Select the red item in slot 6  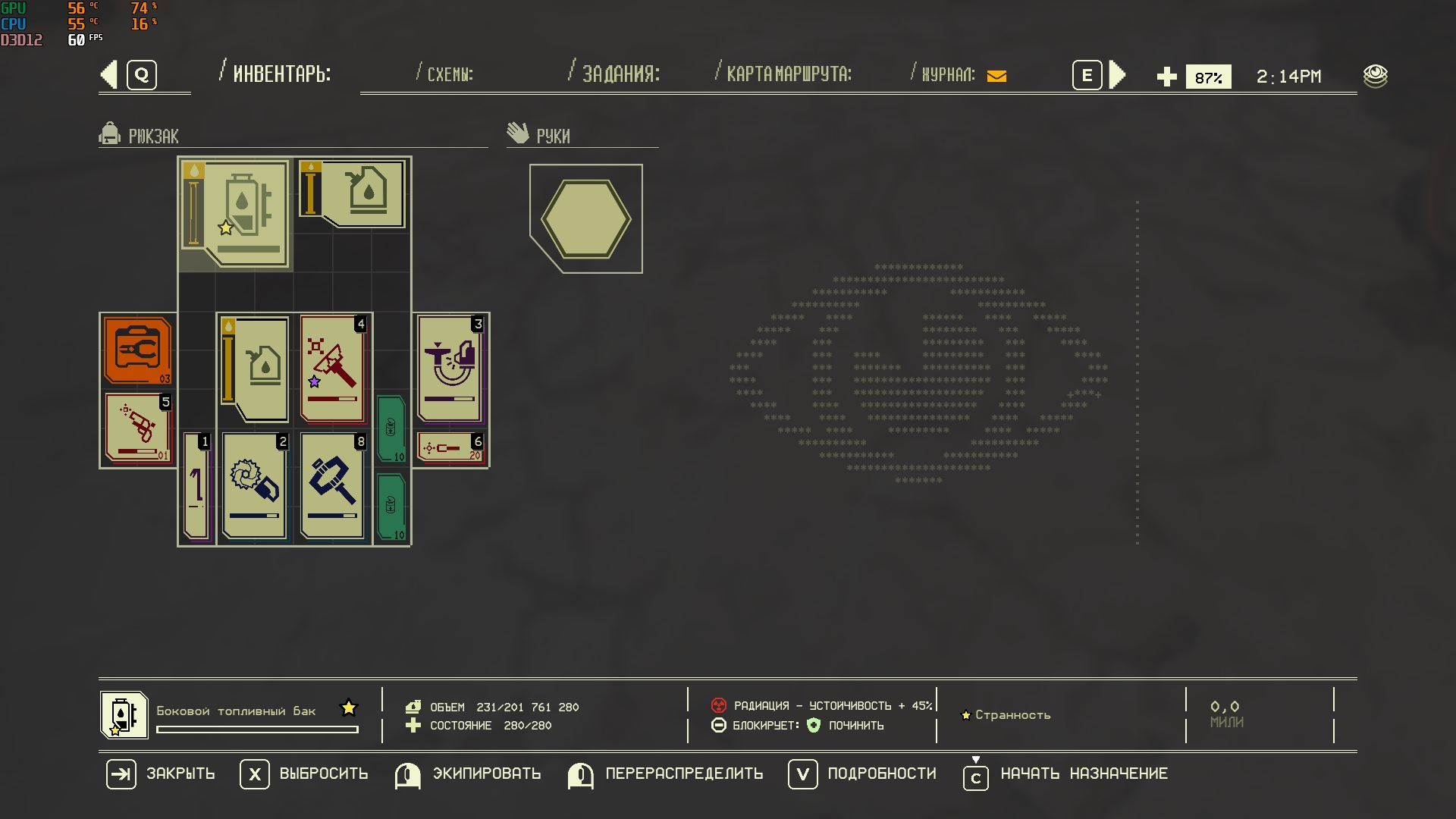[451, 448]
